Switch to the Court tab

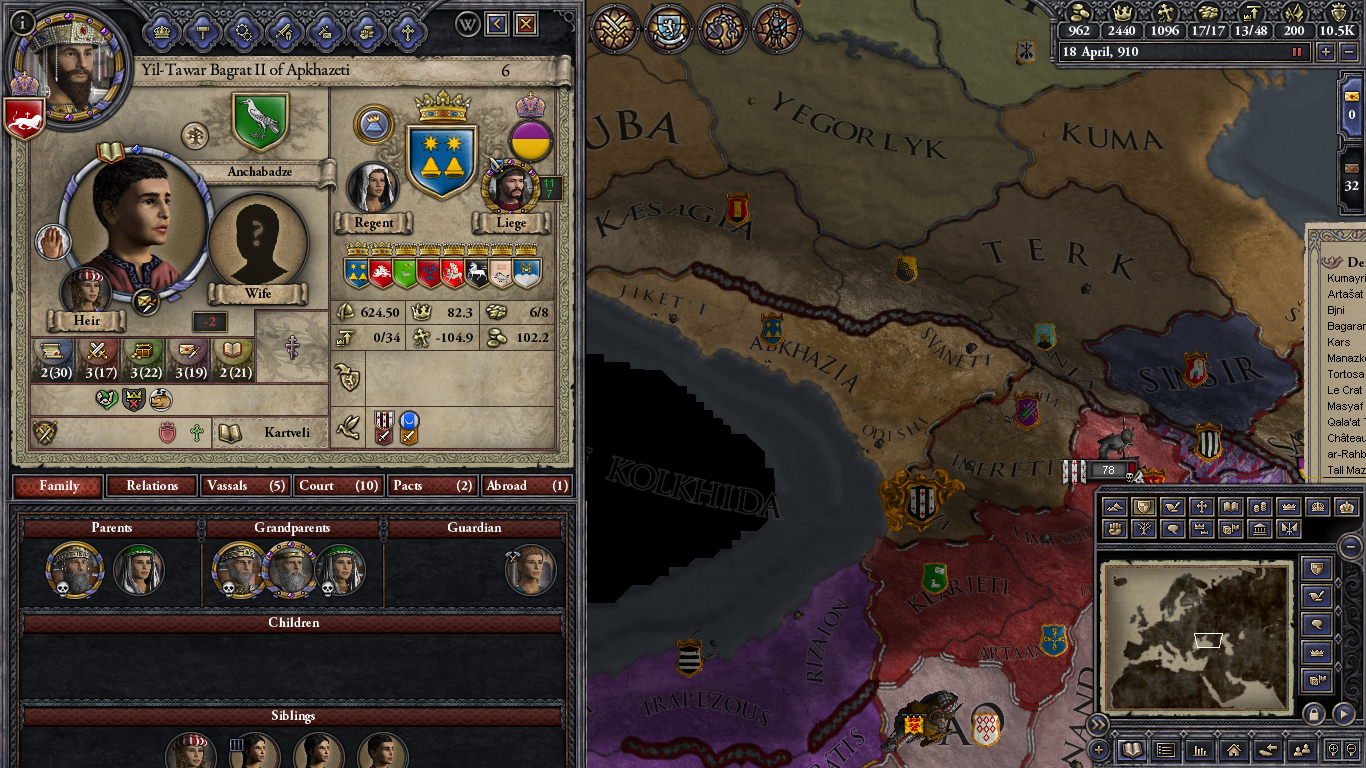pos(337,485)
